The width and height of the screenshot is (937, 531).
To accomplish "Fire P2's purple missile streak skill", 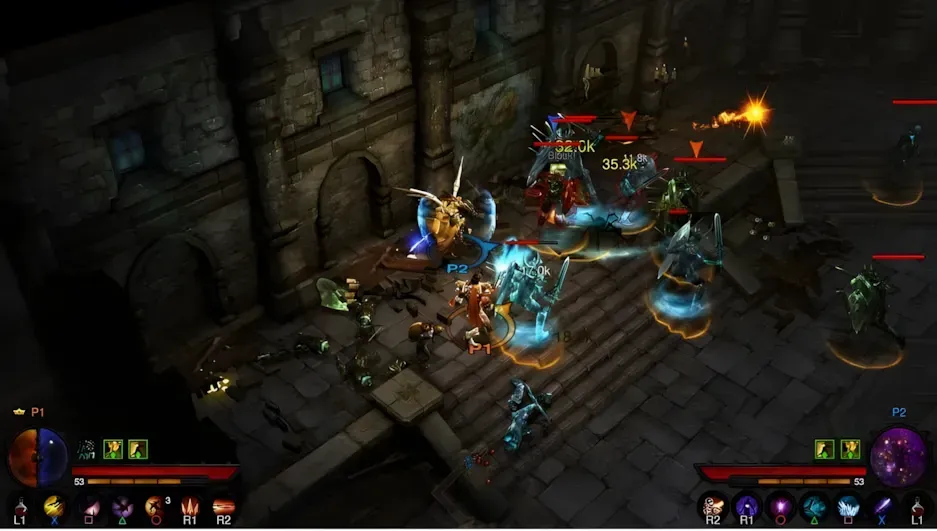I will click(882, 507).
